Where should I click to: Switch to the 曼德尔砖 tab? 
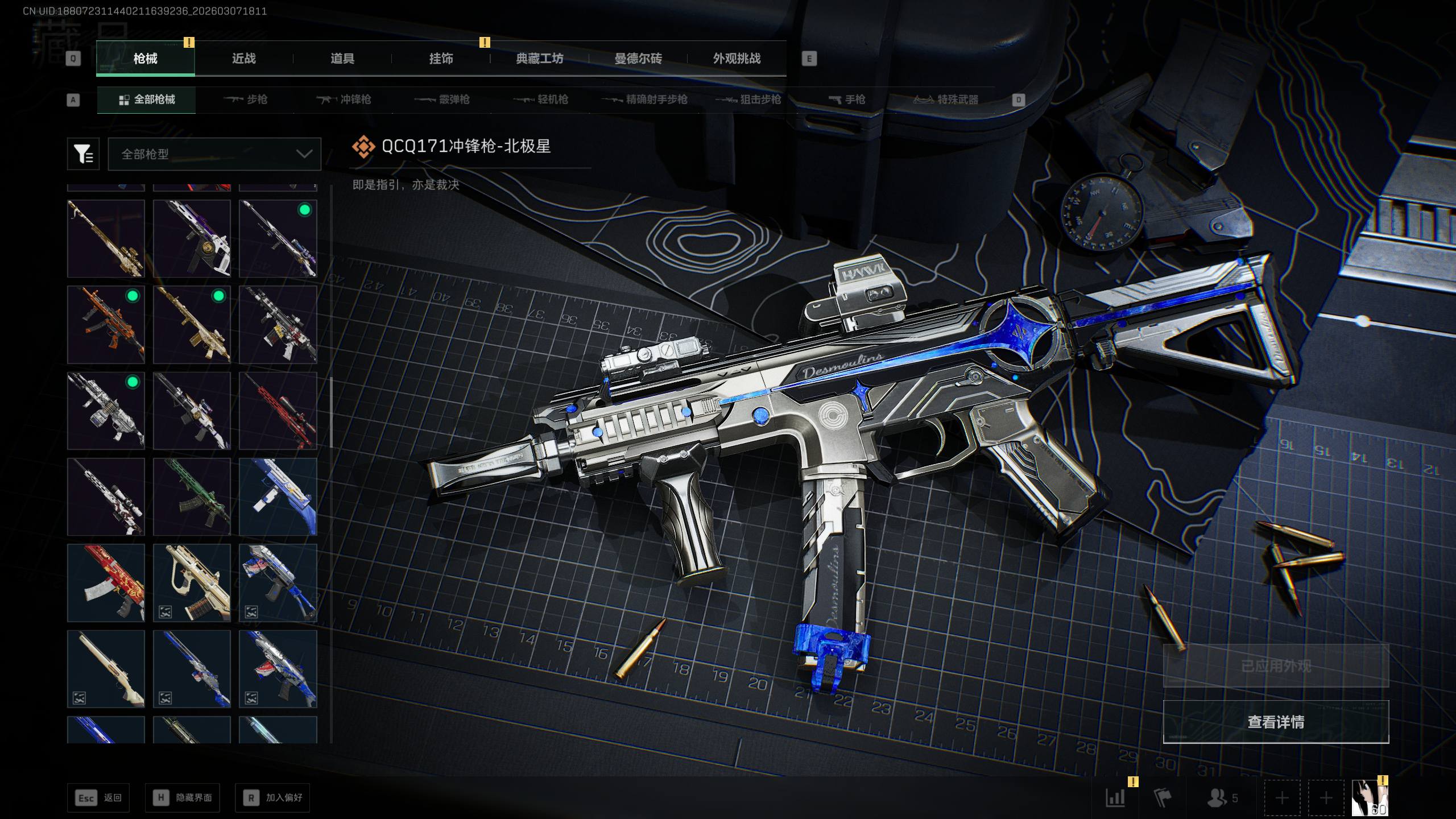click(x=638, y=59)
